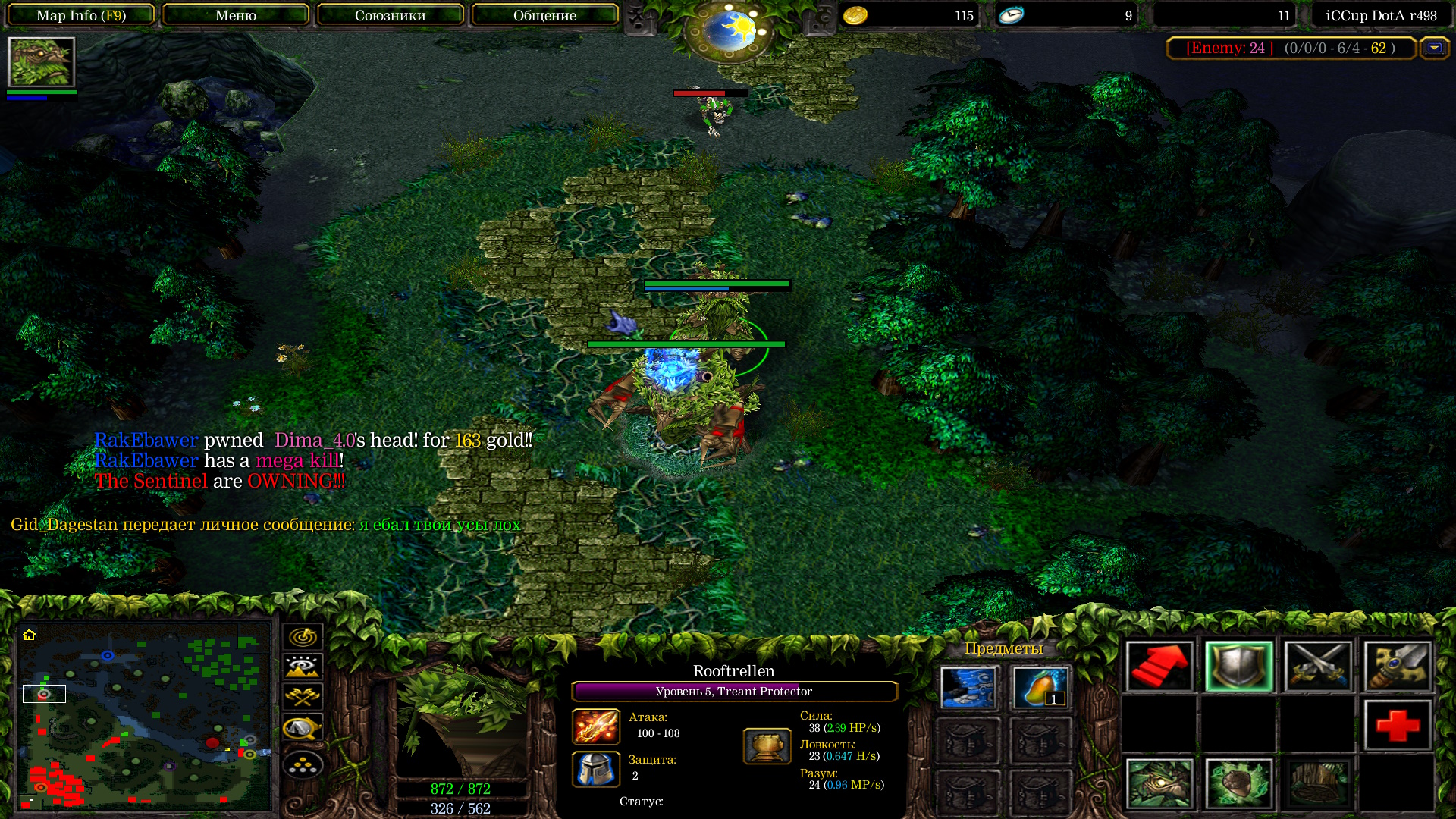This screenshot has width=1456, height=819.
Task: Activate the minimap signal ping button
Action: point(303,636)
